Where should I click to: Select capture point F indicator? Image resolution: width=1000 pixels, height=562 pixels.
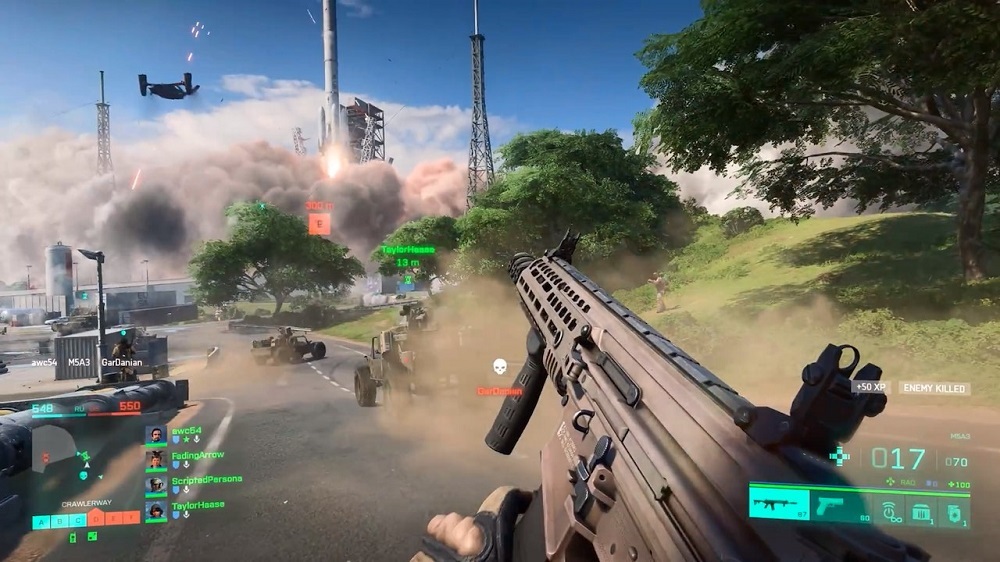(x=131, y=519)
